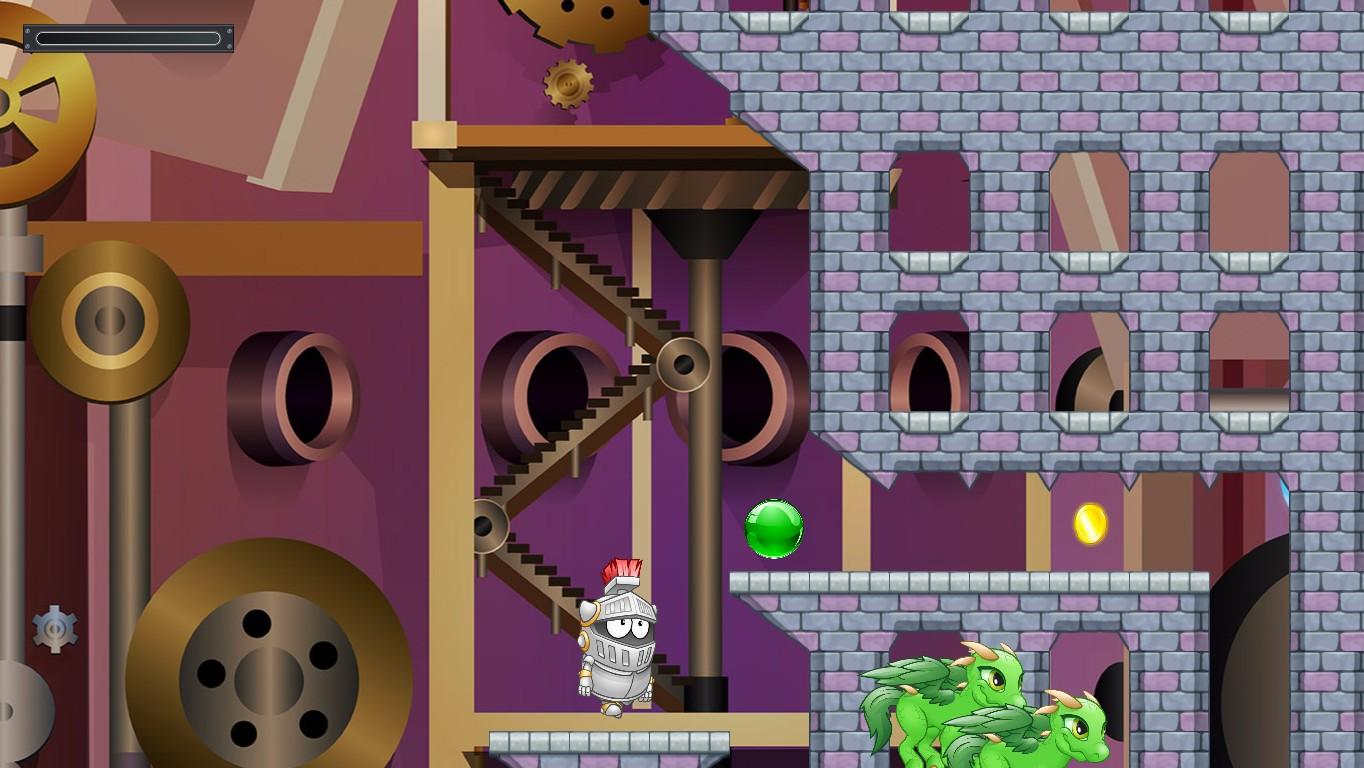
Task: Click the small gray gear on the left edge
Action: pos(56,631)
